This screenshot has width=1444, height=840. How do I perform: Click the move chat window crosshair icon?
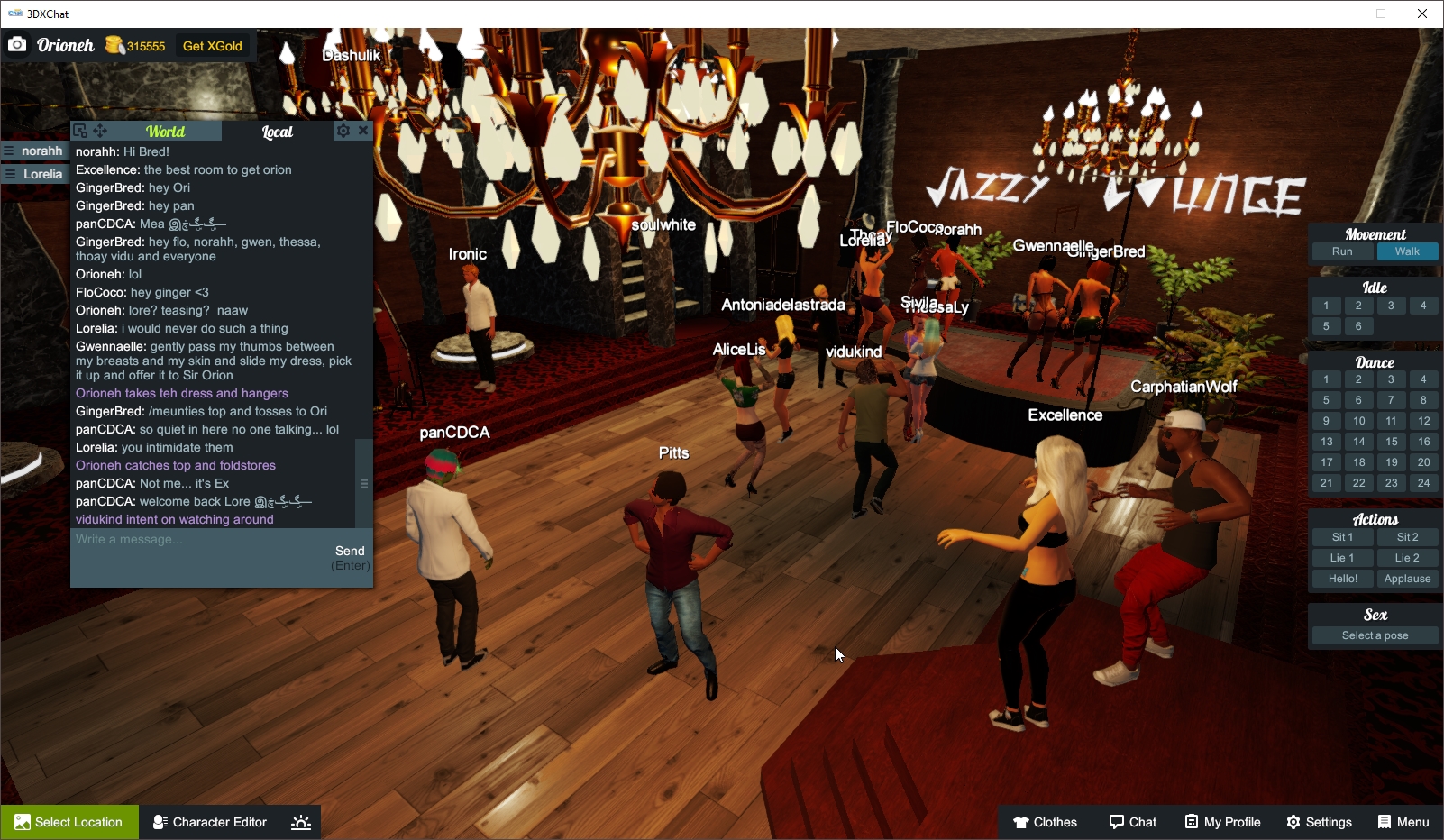click(99, 130)
